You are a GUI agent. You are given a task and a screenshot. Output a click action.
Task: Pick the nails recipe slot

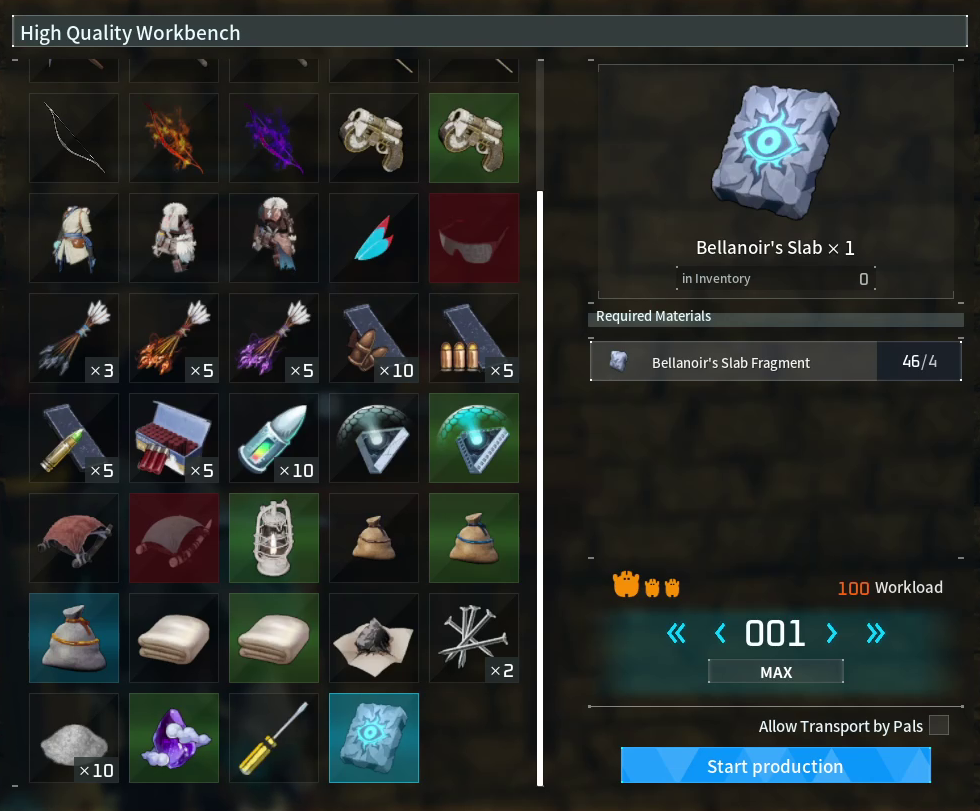[x=474, y=638]
